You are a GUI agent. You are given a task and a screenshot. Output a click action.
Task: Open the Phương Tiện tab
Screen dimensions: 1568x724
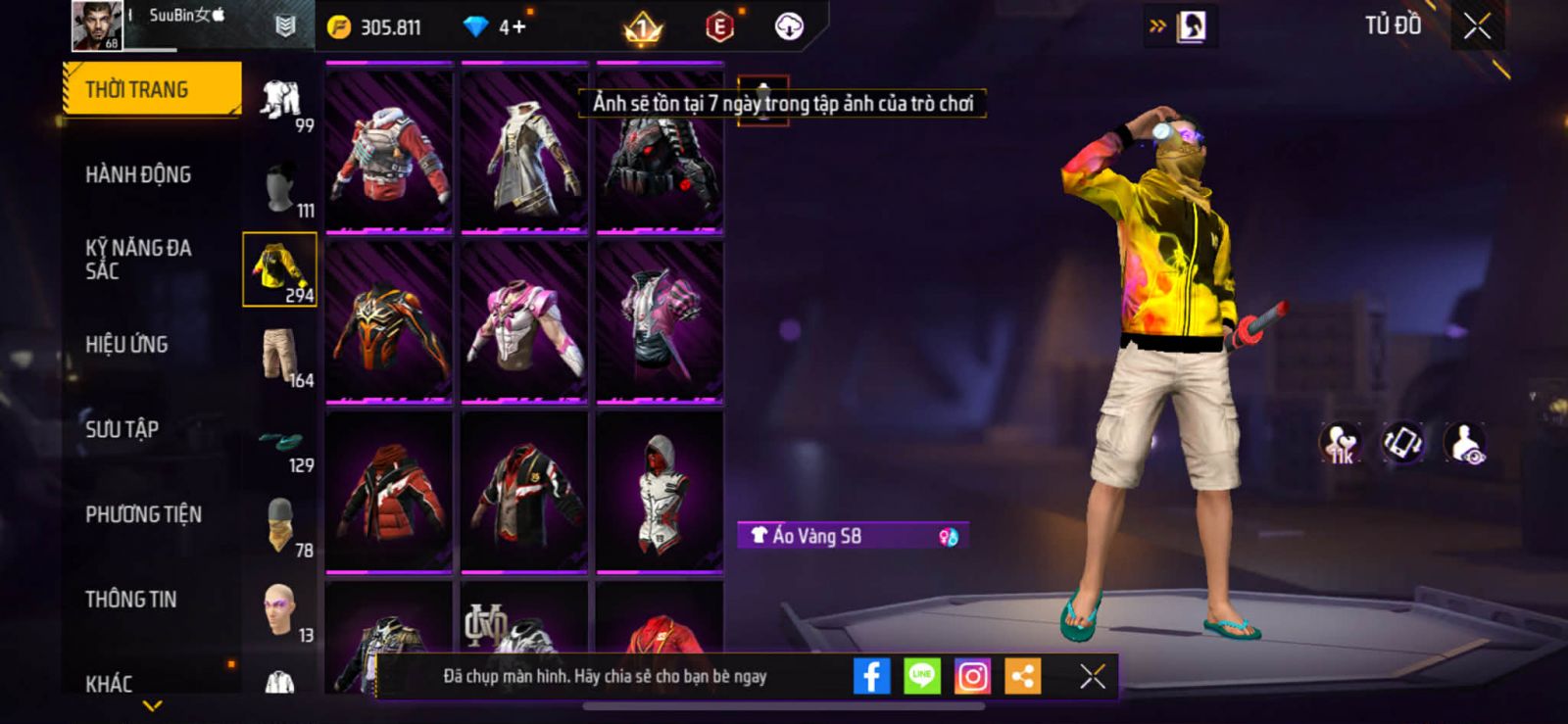tap(143, 514)
